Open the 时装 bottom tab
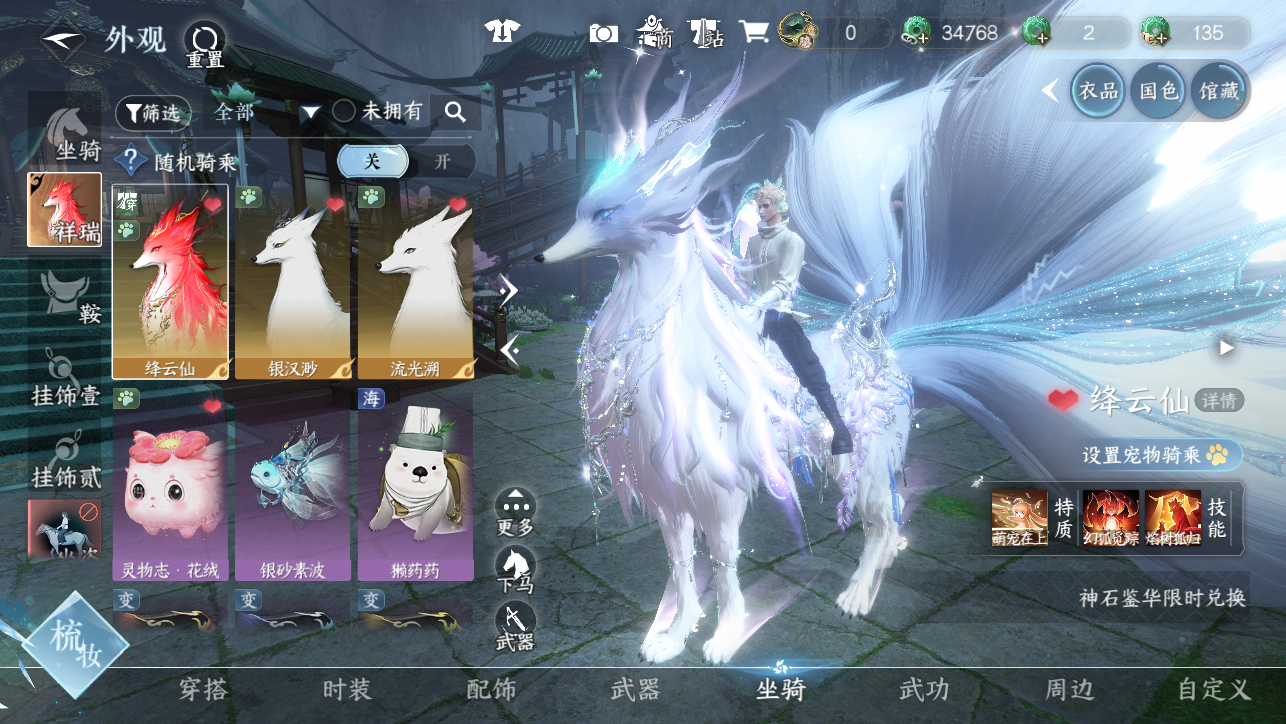 [x=347, y=689]
